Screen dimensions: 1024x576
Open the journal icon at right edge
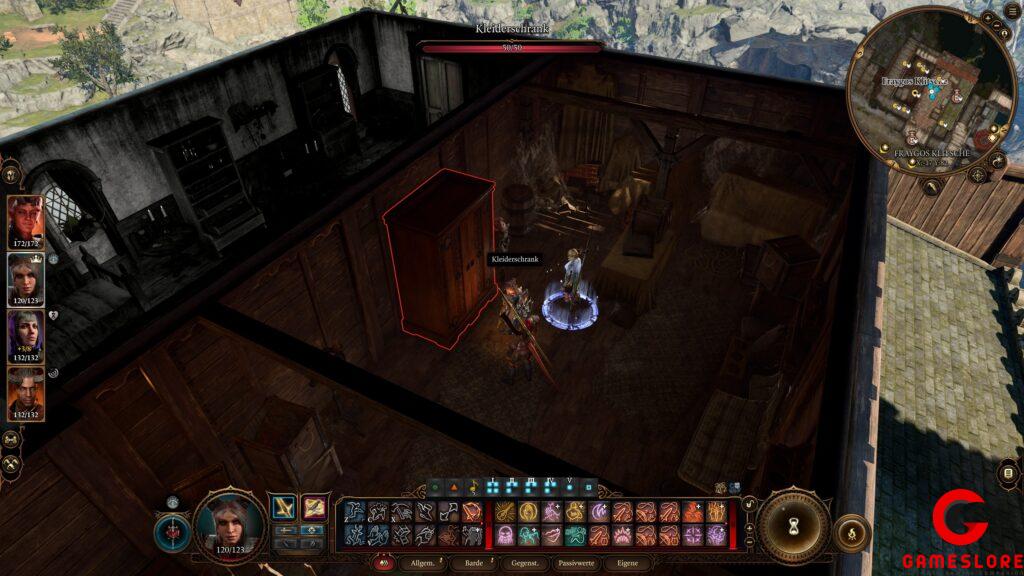(x=1008, y=473)
